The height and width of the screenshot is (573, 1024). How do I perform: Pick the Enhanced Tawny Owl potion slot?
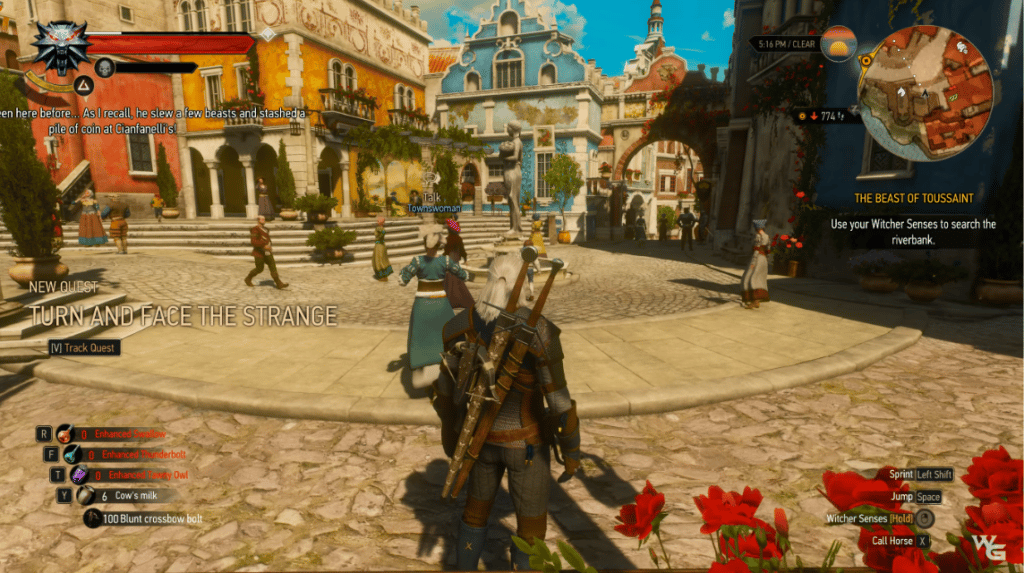[78, 475]
